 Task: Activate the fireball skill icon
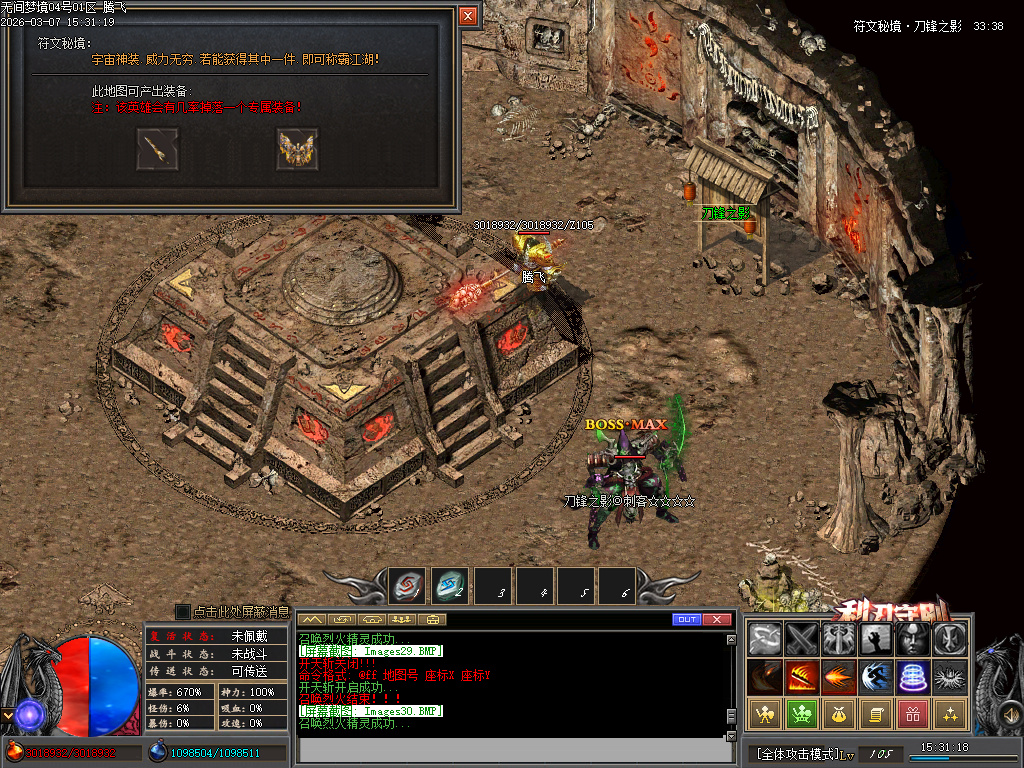click(x=838, y=677)
